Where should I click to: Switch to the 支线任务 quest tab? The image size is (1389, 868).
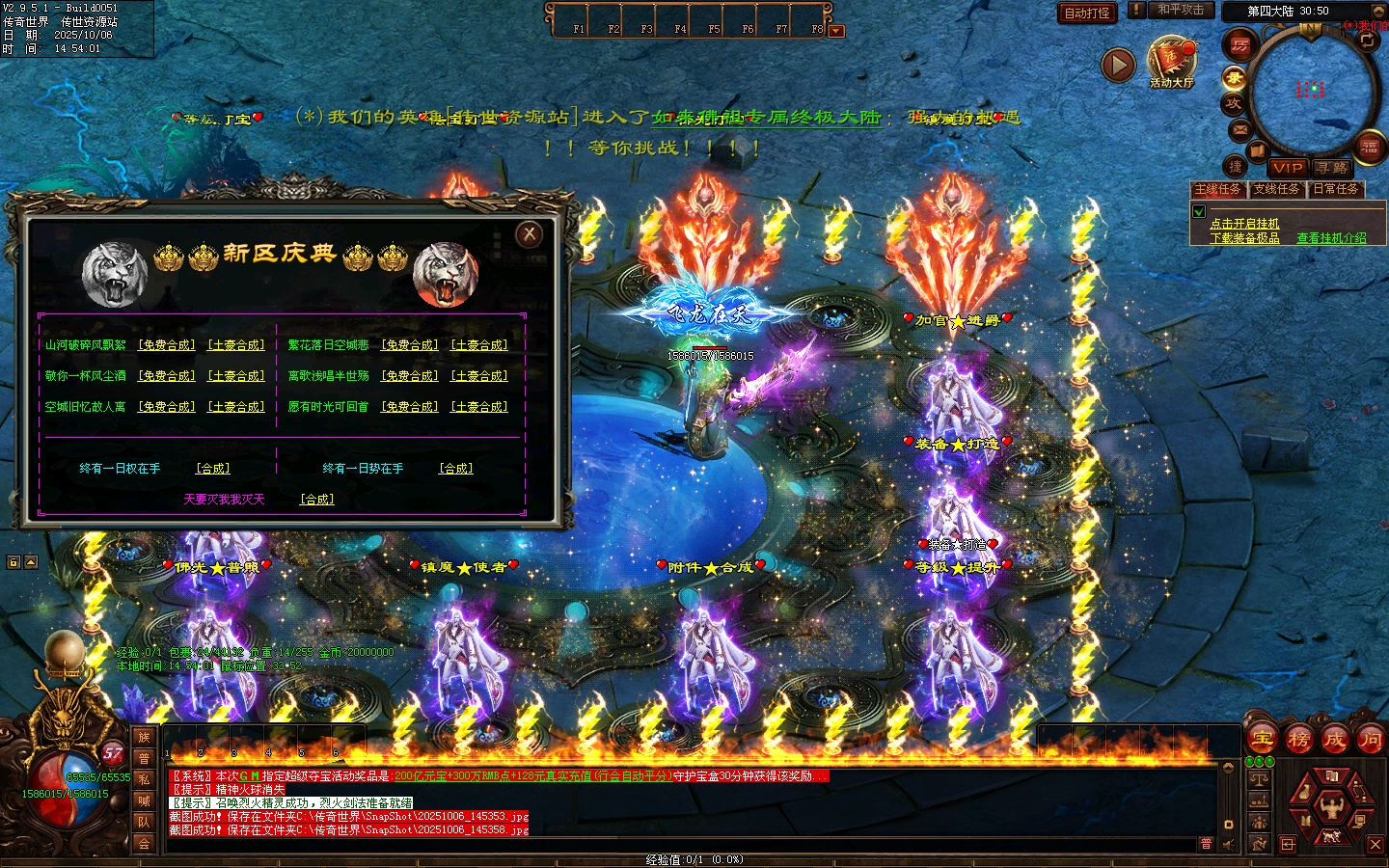click(1277, 190)
